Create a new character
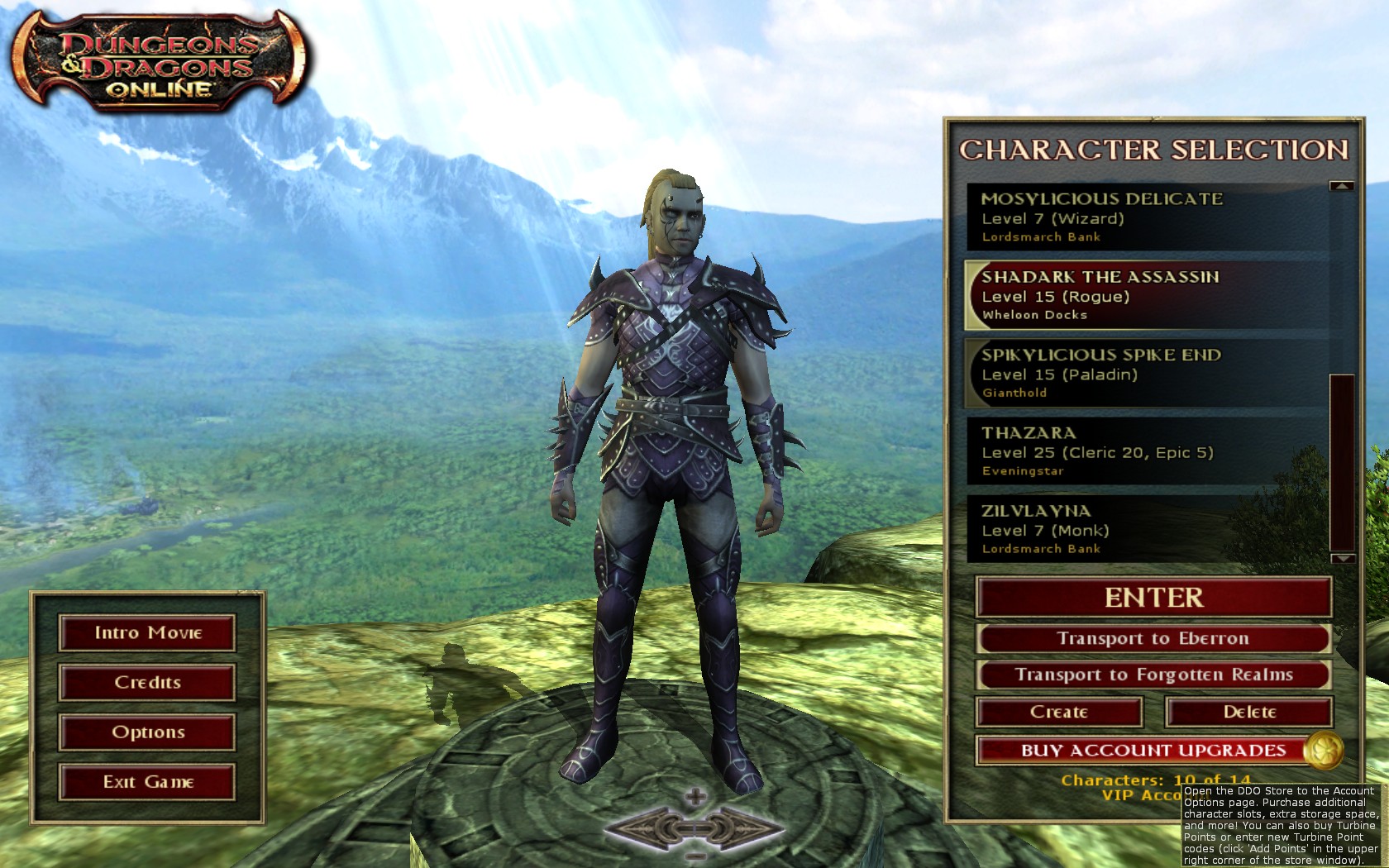The height and width of the screenshot is (868, 1389). tap(1059, 712)
